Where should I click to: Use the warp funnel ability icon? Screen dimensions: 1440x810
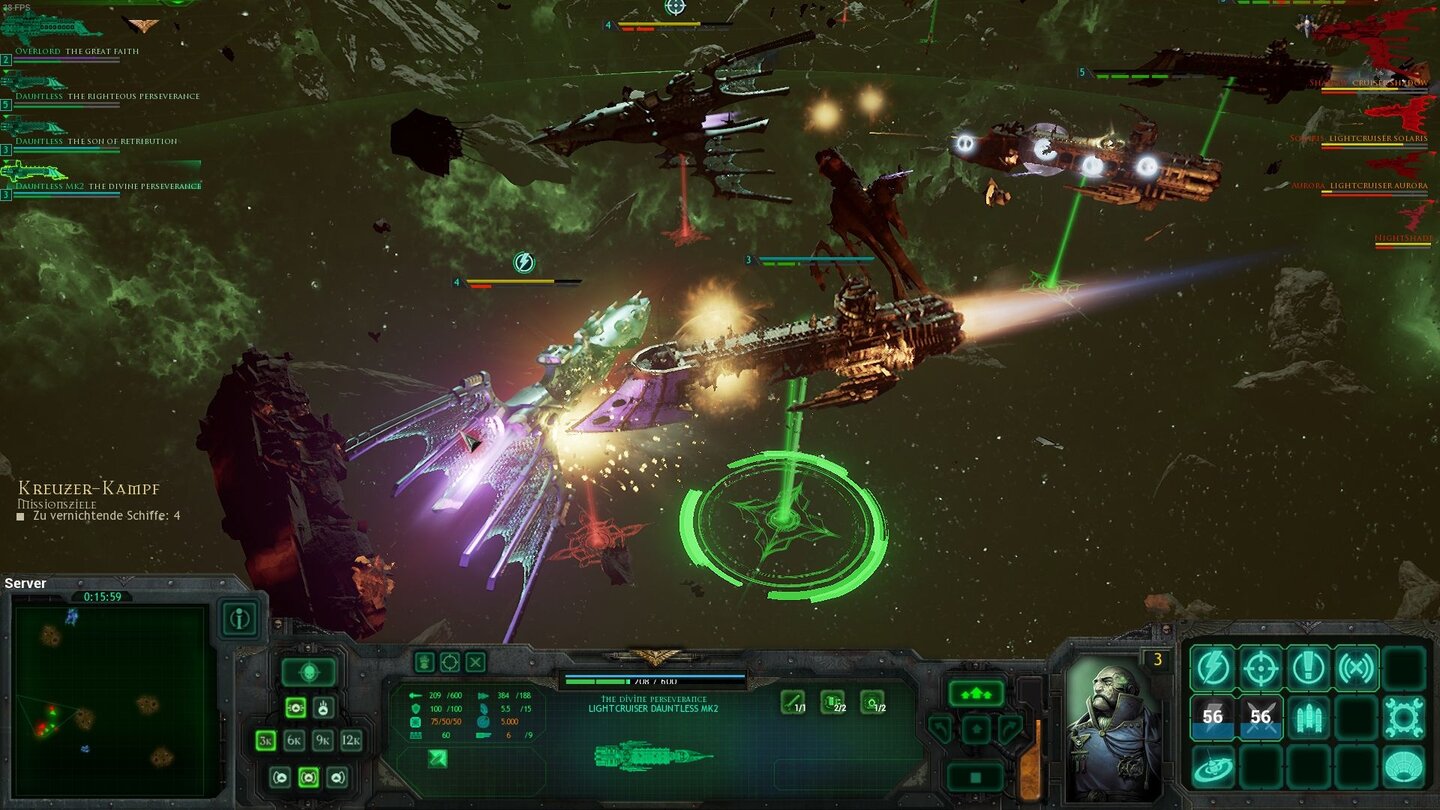click(x=1404, y=766)
